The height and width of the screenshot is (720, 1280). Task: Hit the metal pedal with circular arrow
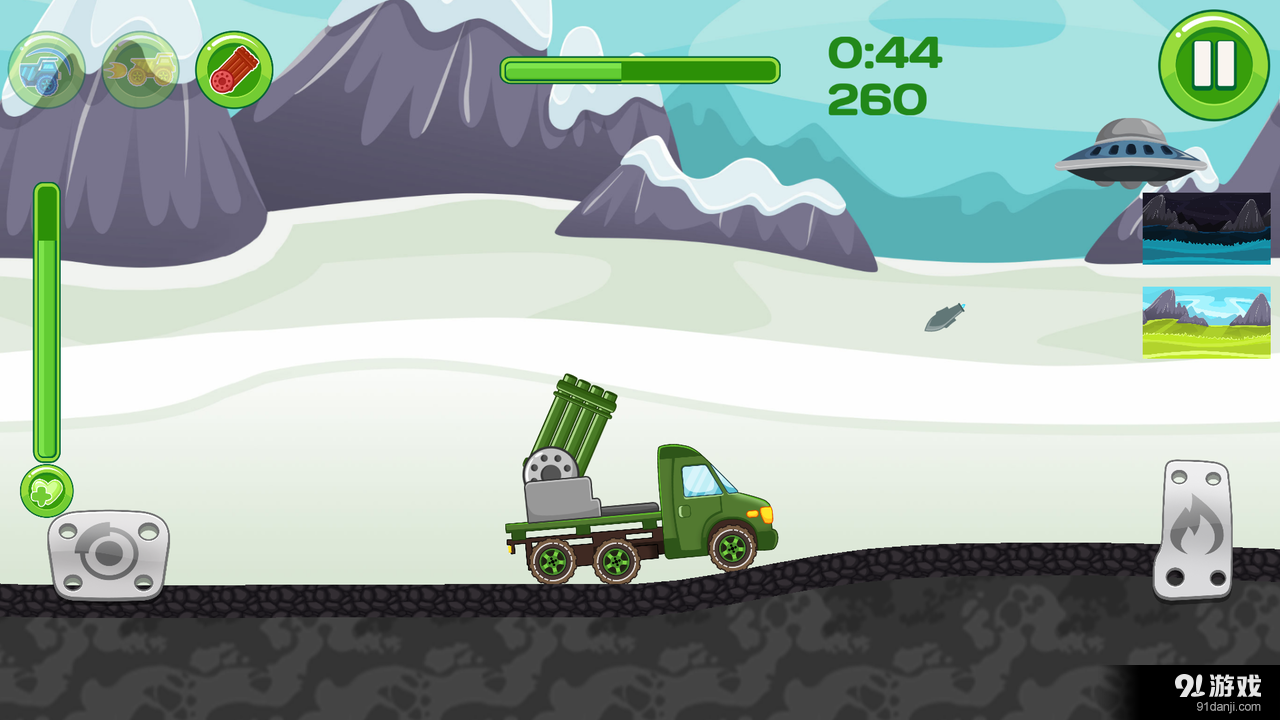[x=108, y=555]
